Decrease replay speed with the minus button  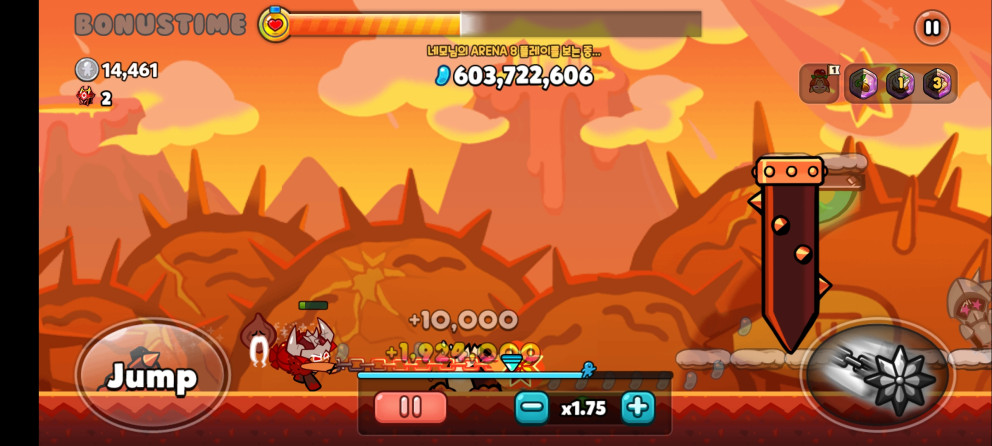[532, 407]
